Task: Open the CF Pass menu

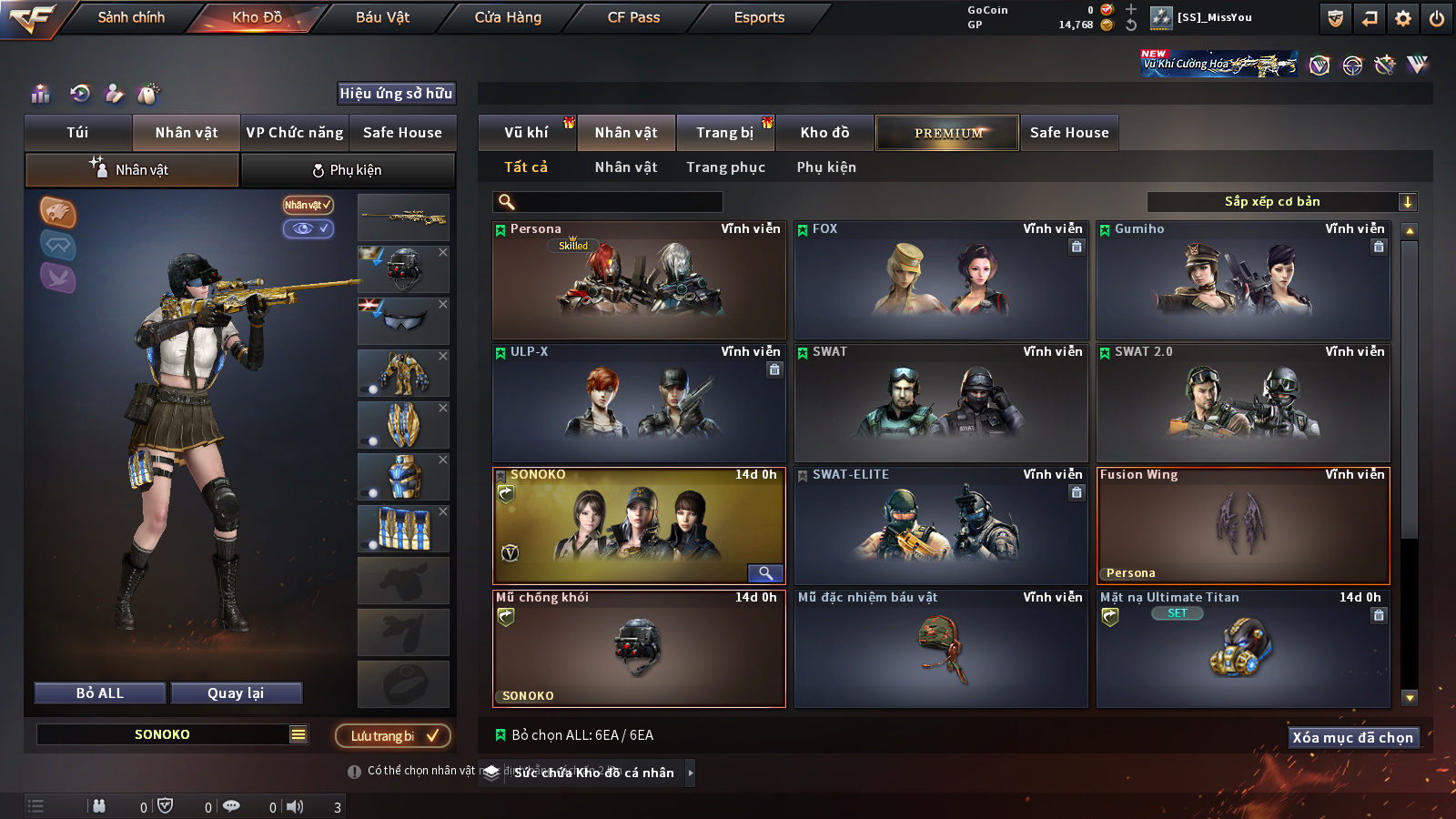Action: click(x=633, y=17)
